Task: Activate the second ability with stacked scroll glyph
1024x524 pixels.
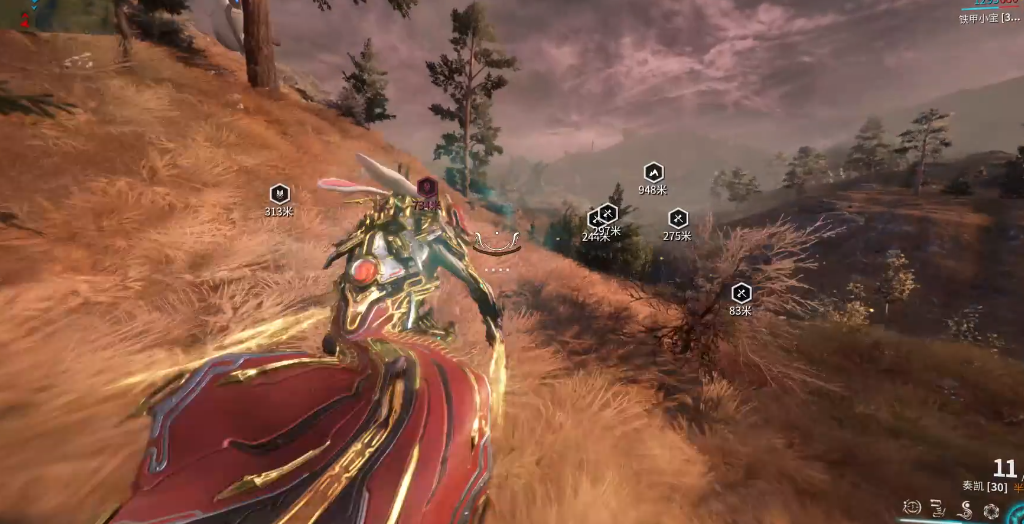Action: (938, 508)
